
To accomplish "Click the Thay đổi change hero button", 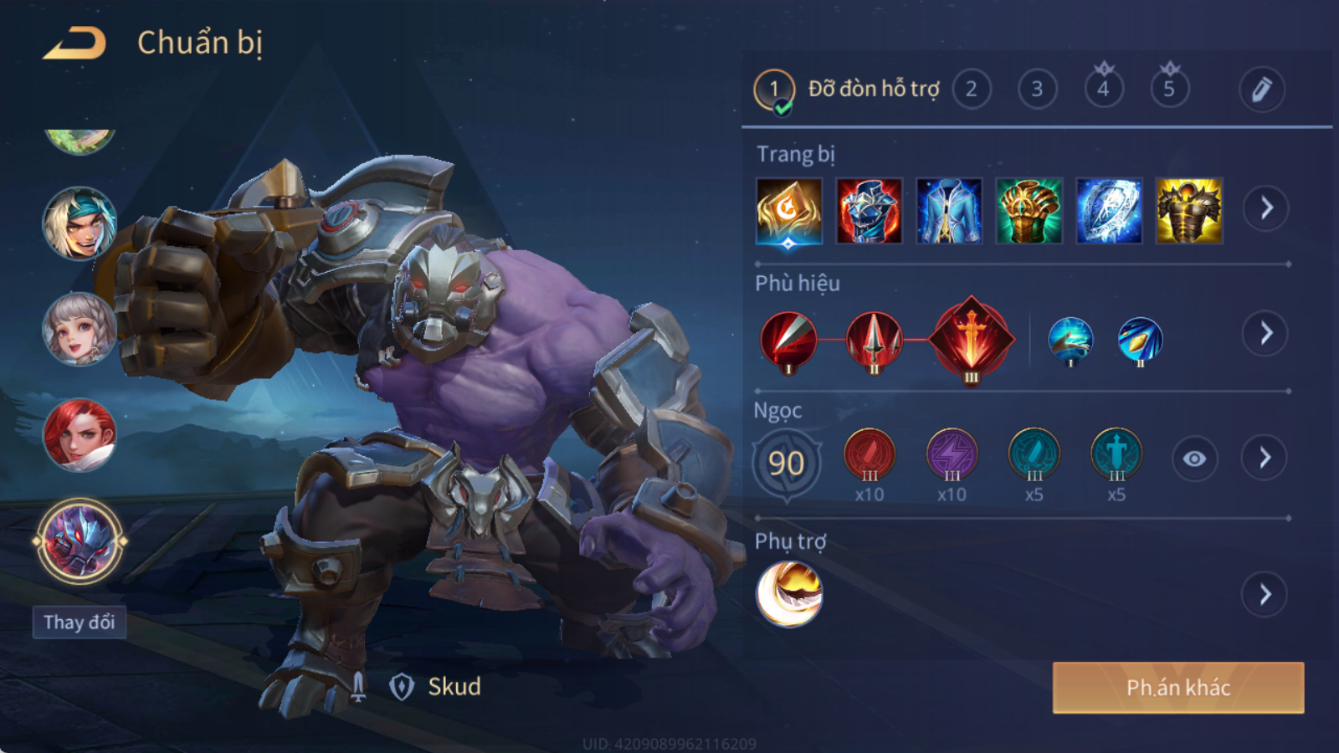I will 79,622.
